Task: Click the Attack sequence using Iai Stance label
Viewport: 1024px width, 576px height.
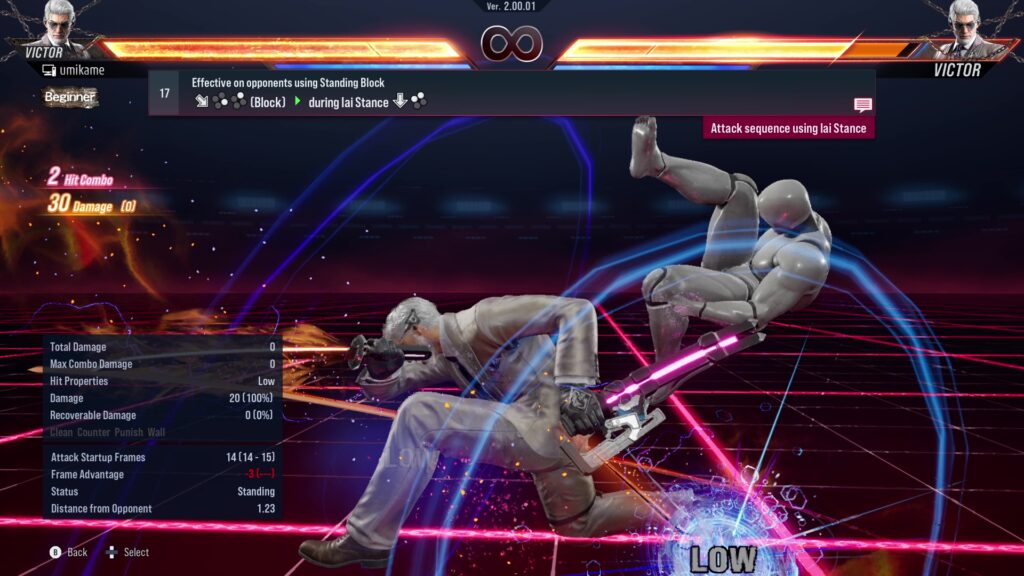Action: (788, 128)
